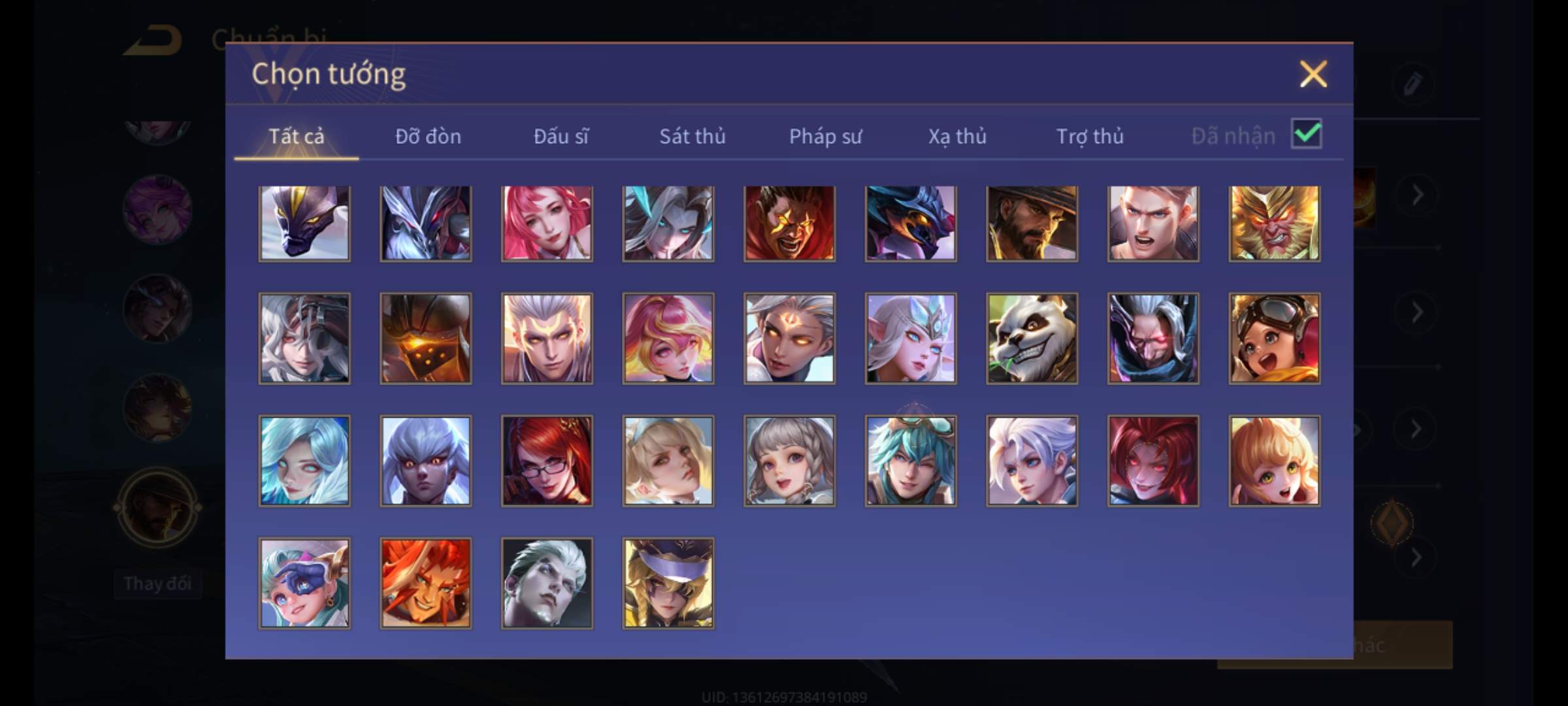Pick the teal-haired hero with goggles
The image size is (1568, 706).
pyautogui.click(x=911, y=460)
